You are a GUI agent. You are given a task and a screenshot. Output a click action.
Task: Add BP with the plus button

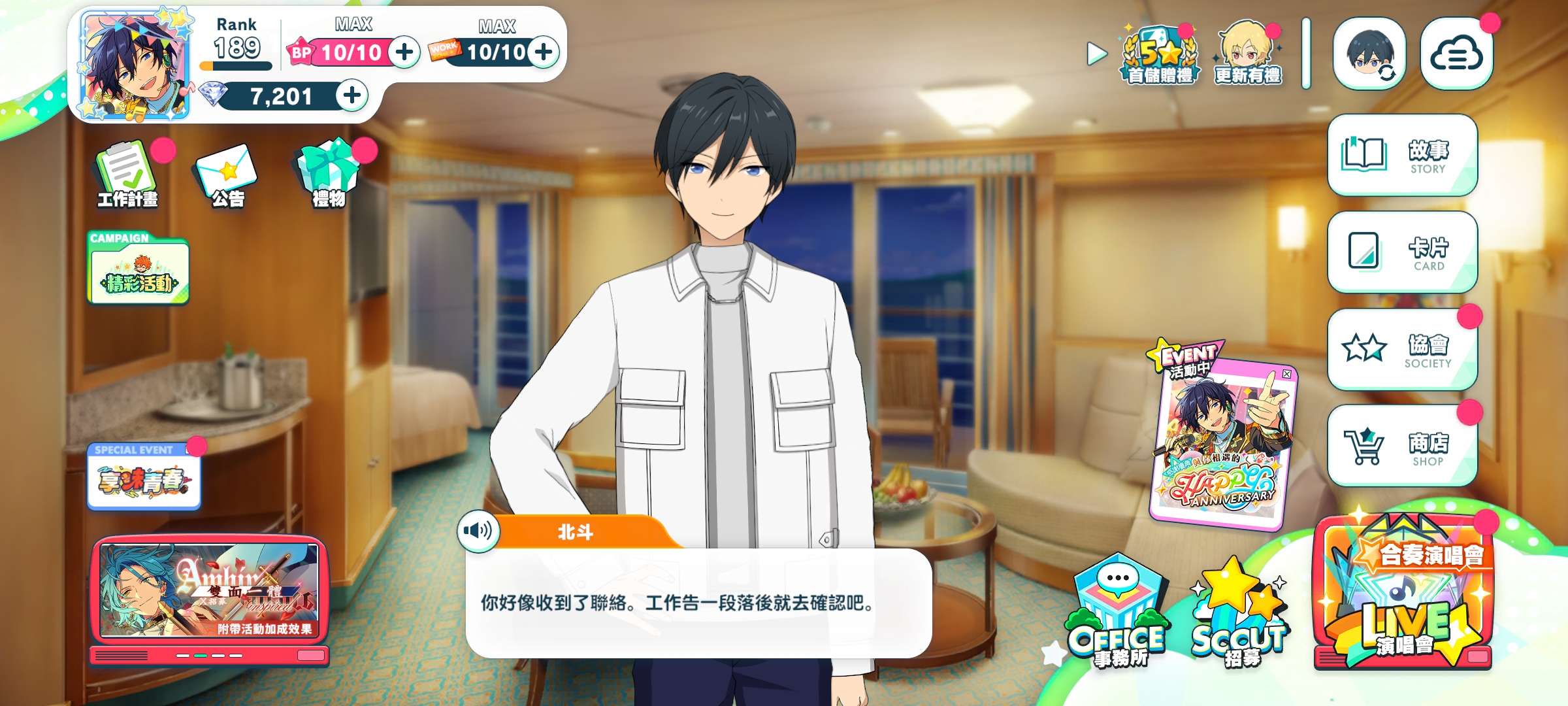point(405,52)
